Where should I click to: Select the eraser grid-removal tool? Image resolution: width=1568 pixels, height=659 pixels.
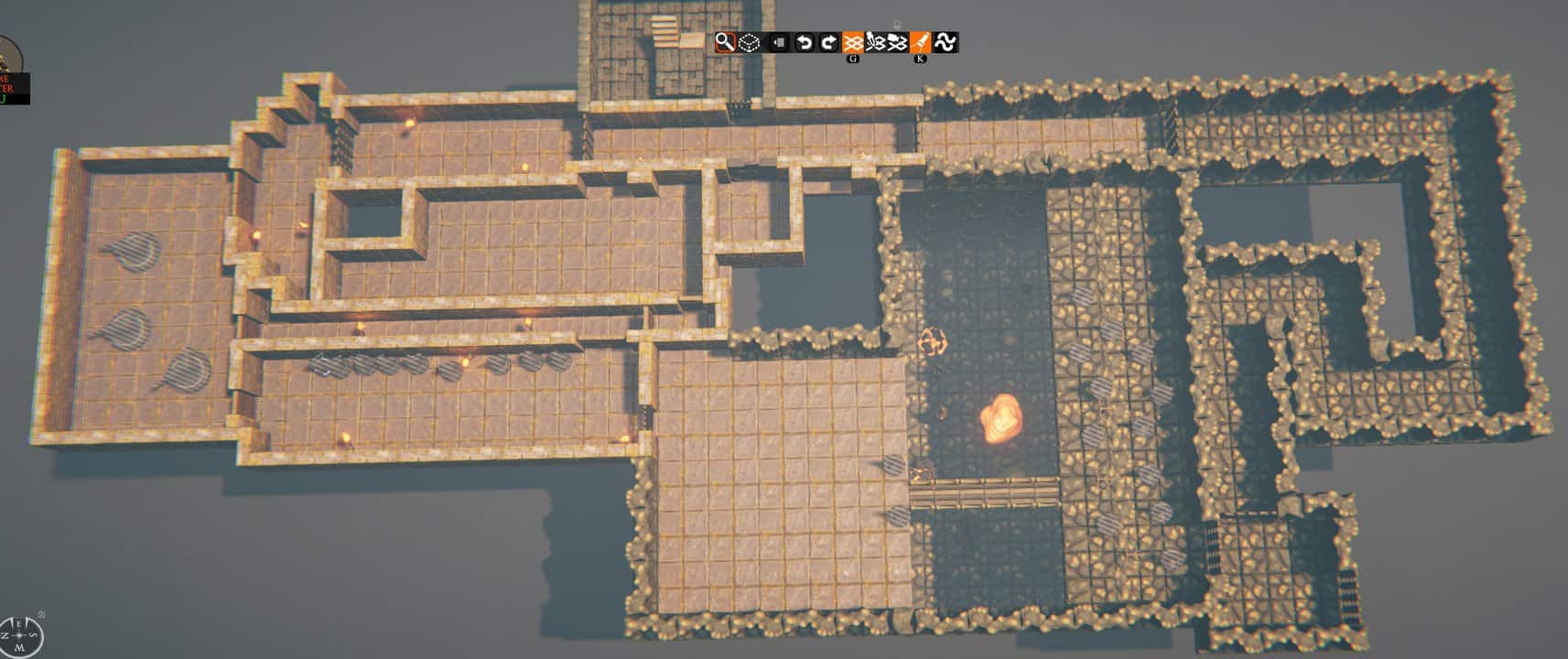point(898,42)
